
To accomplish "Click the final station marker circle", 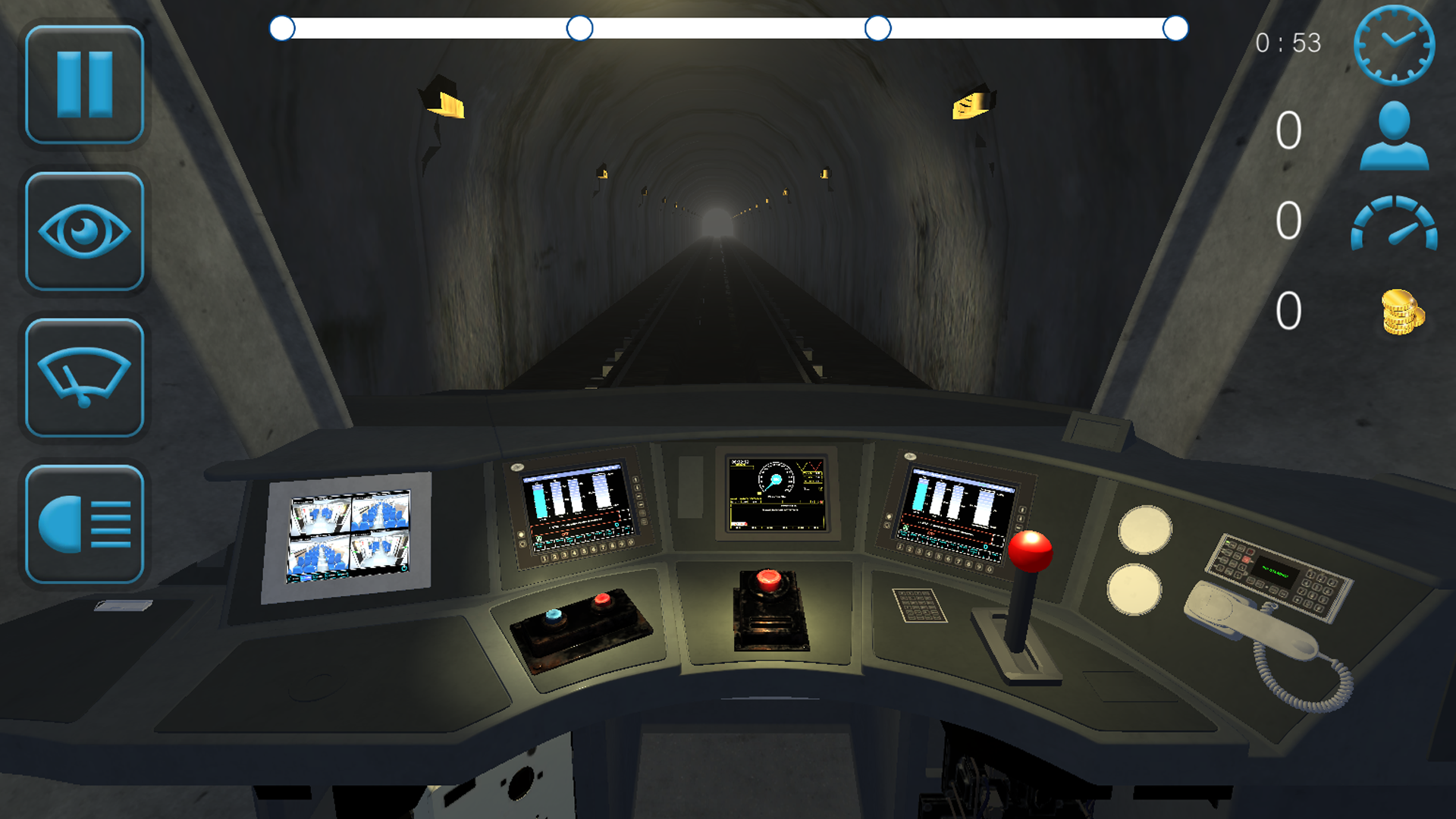I will (1175, 29).
